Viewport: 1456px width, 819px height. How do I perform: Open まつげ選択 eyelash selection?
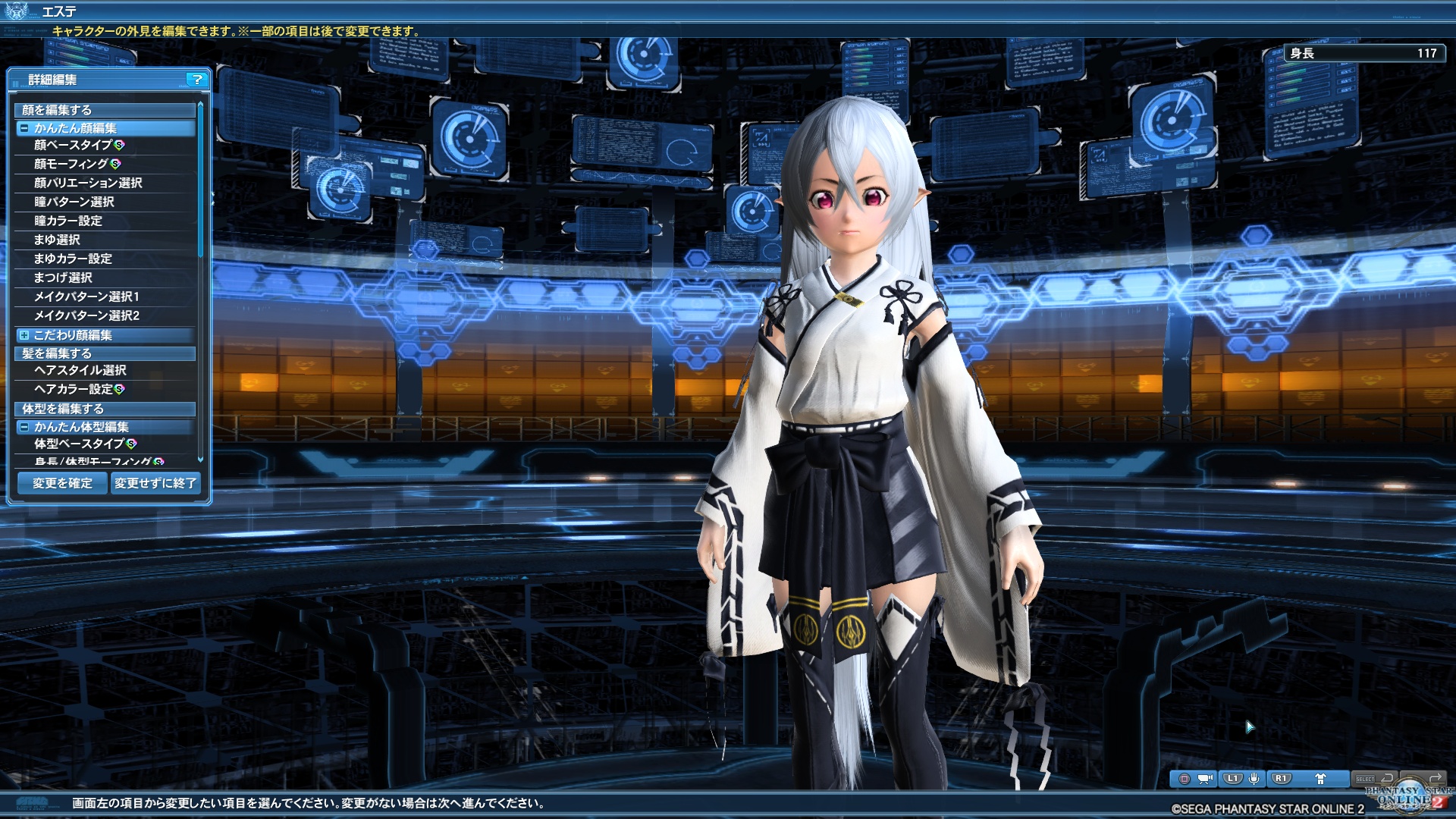pyautogui.click(x=63, y=278)
